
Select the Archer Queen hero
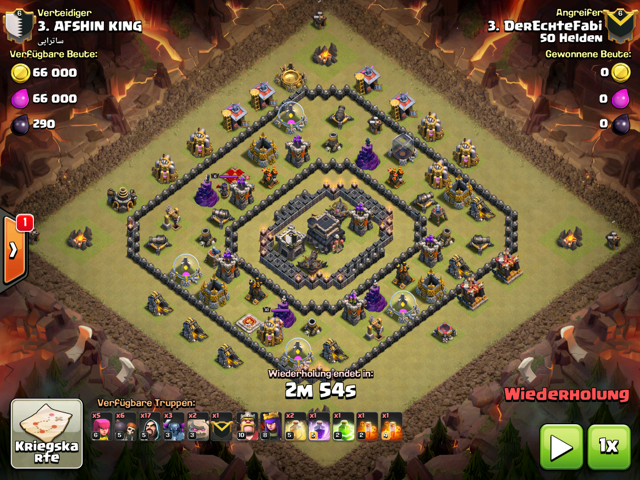[x=271, y=427]
